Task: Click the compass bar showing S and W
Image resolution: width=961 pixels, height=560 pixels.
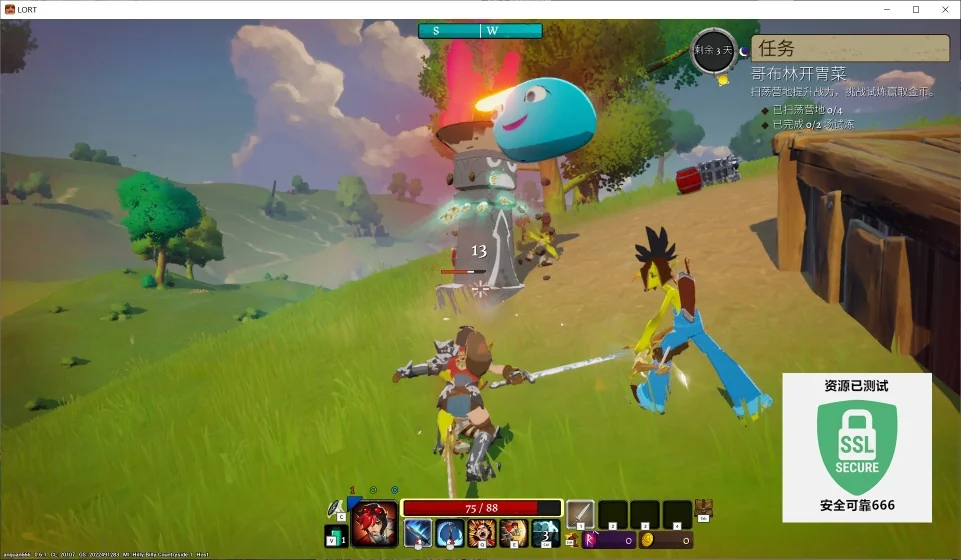Action: coord(480,31)
